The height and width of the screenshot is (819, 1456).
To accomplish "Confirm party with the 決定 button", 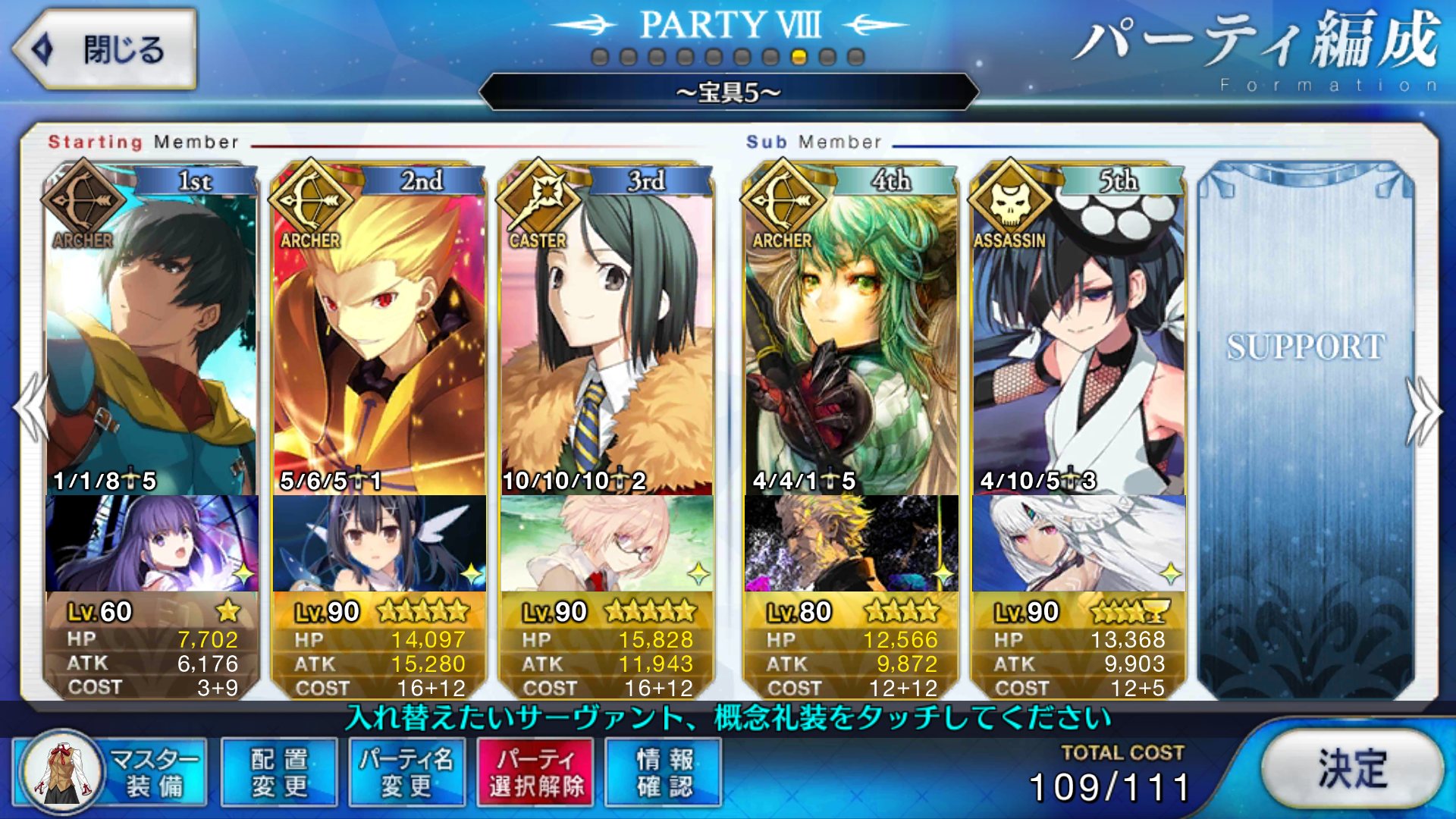I will (1352, 769).
